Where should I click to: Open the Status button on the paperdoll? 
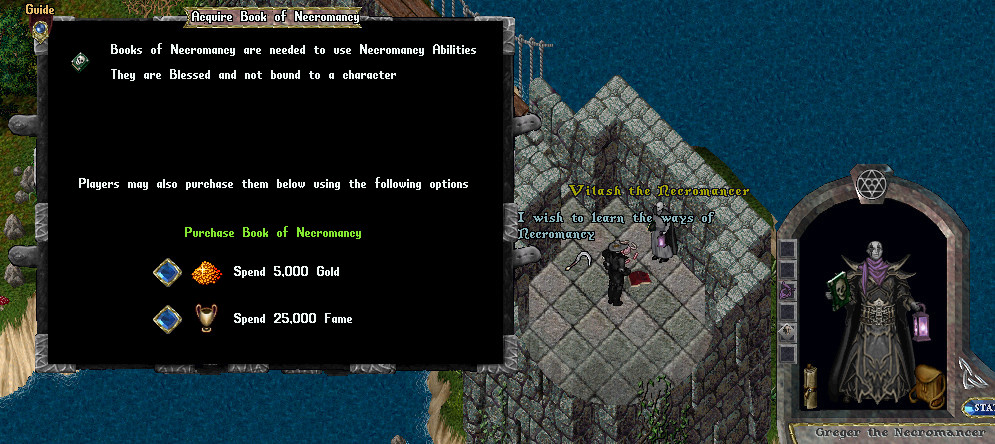[x=978, y=408]
